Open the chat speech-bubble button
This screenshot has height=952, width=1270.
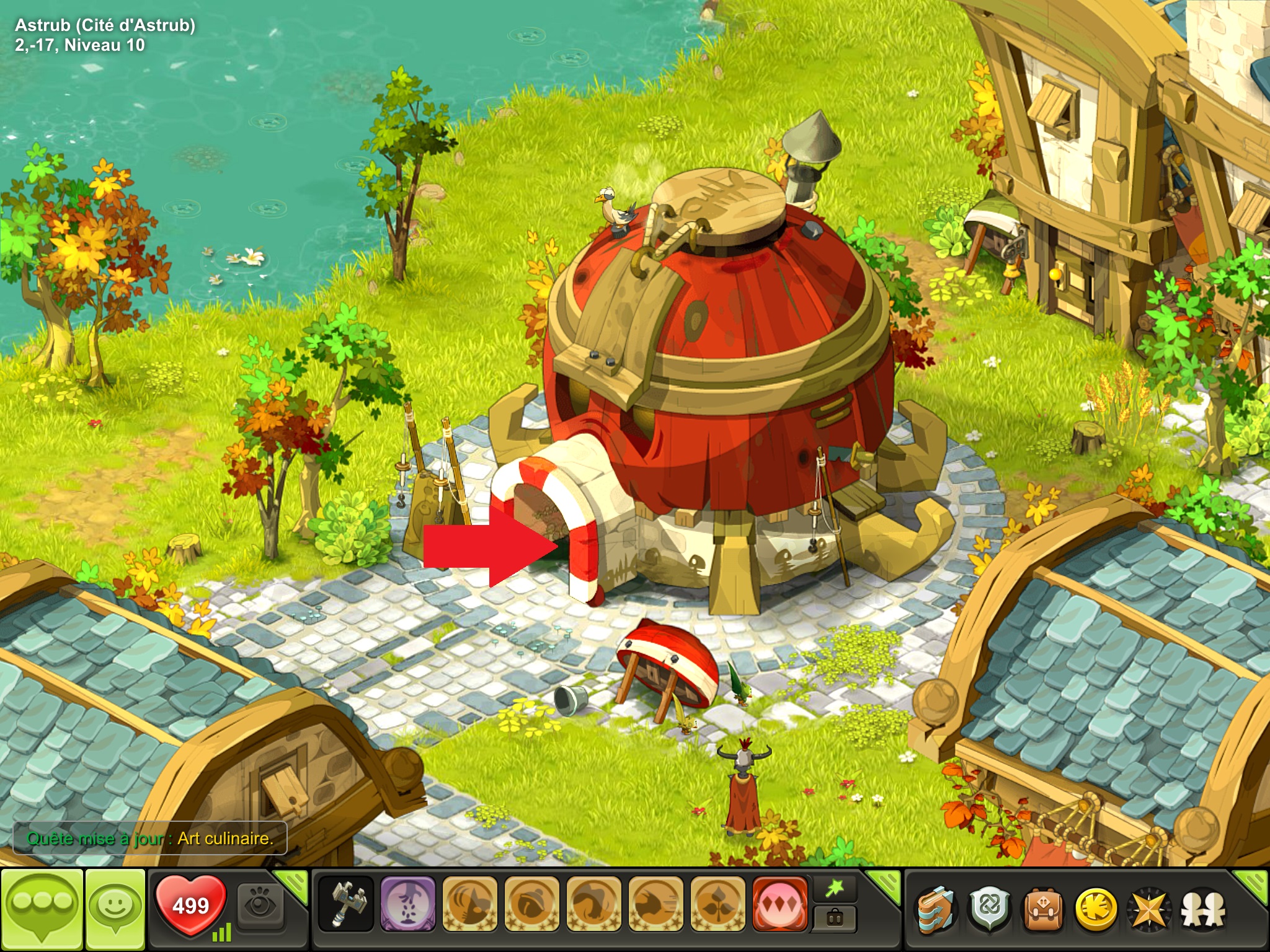(x=42, y=909)
